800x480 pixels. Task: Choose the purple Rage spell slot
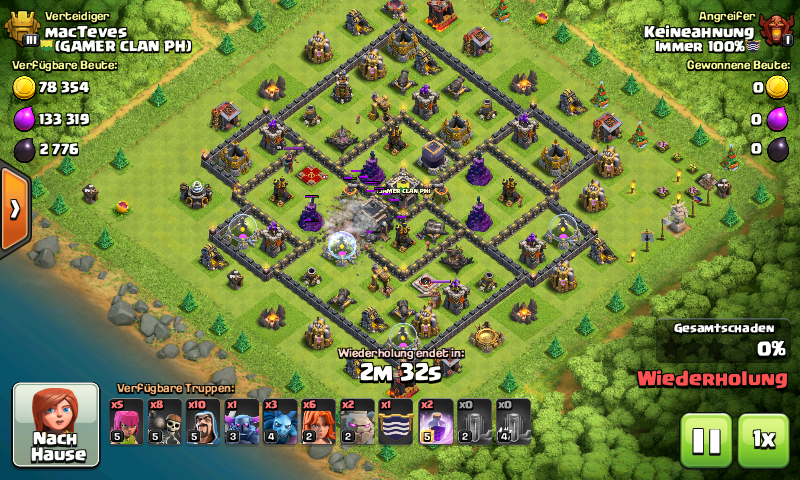434,421
